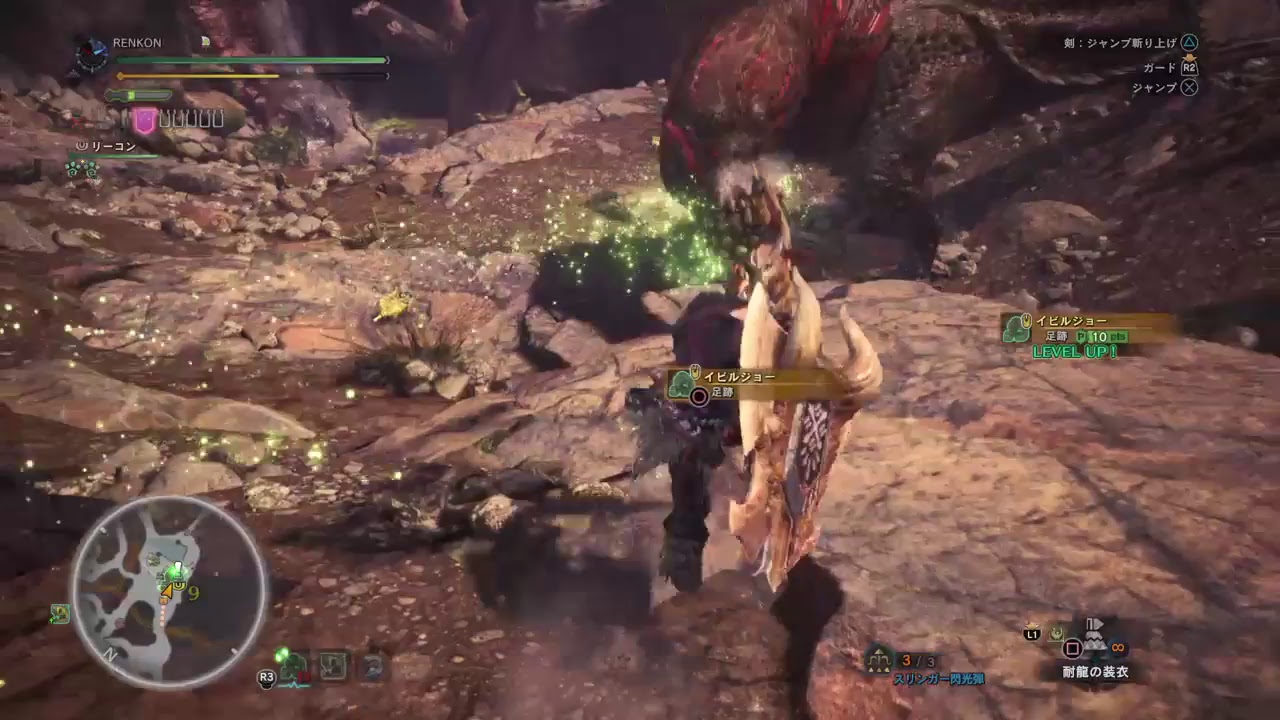Click the yellow stamina bar
The height and width of the screenshot is (720, 1280).
(x=200, y=76)
